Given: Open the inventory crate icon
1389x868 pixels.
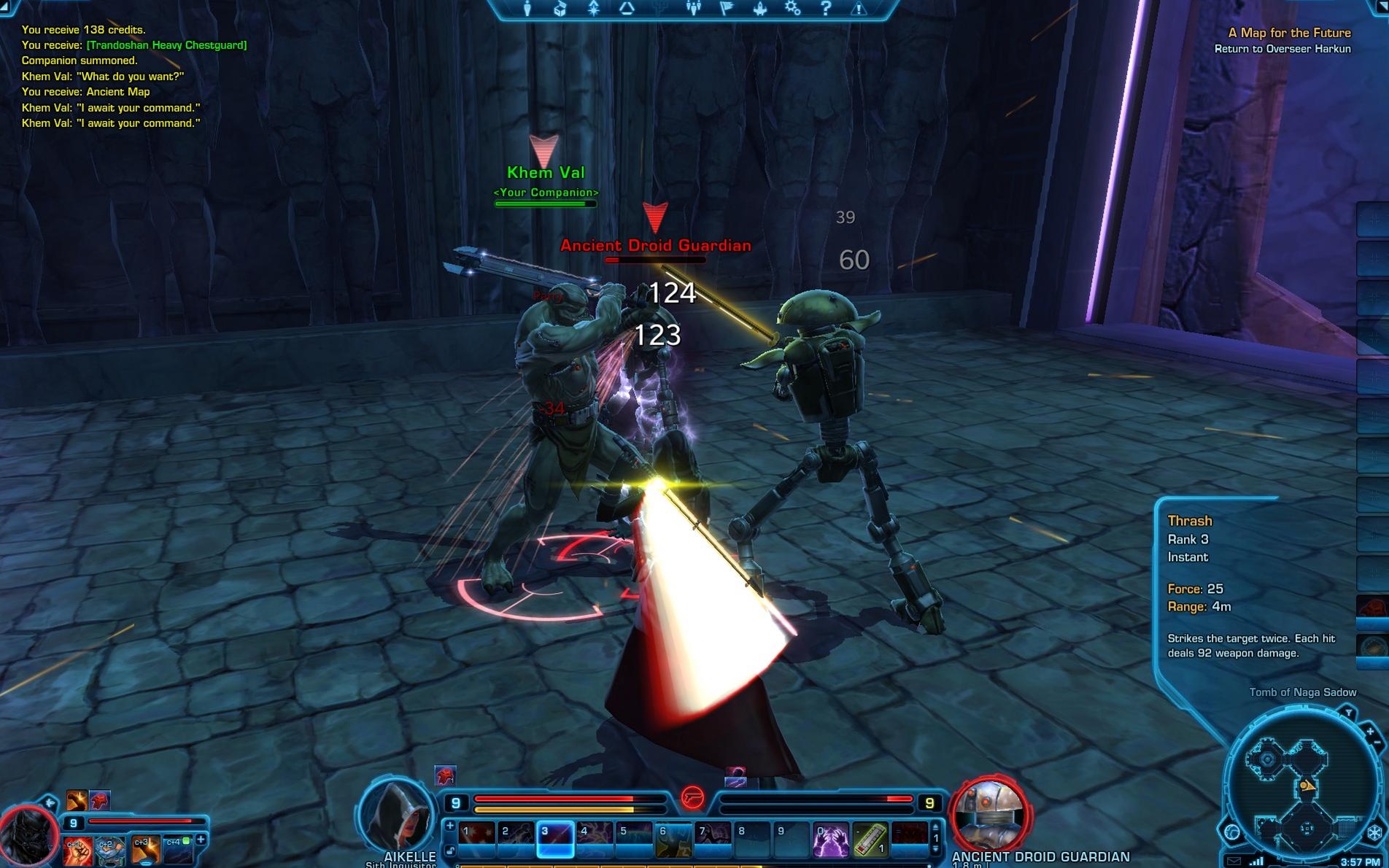Looking at the screenshot, I should pyautogui.click(x=560, y=9).
